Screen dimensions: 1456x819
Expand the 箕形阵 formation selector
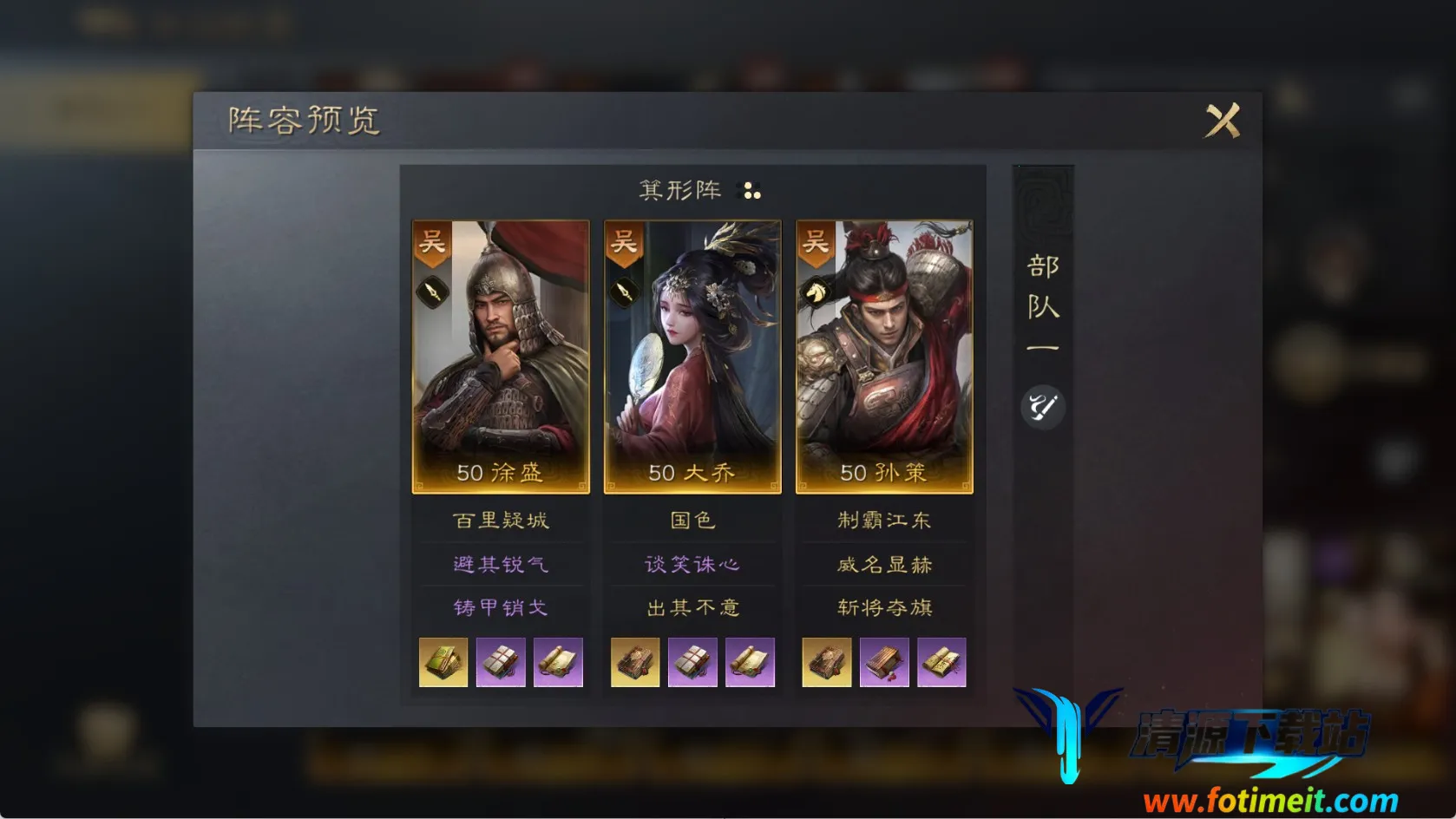(x=681, y=189)
